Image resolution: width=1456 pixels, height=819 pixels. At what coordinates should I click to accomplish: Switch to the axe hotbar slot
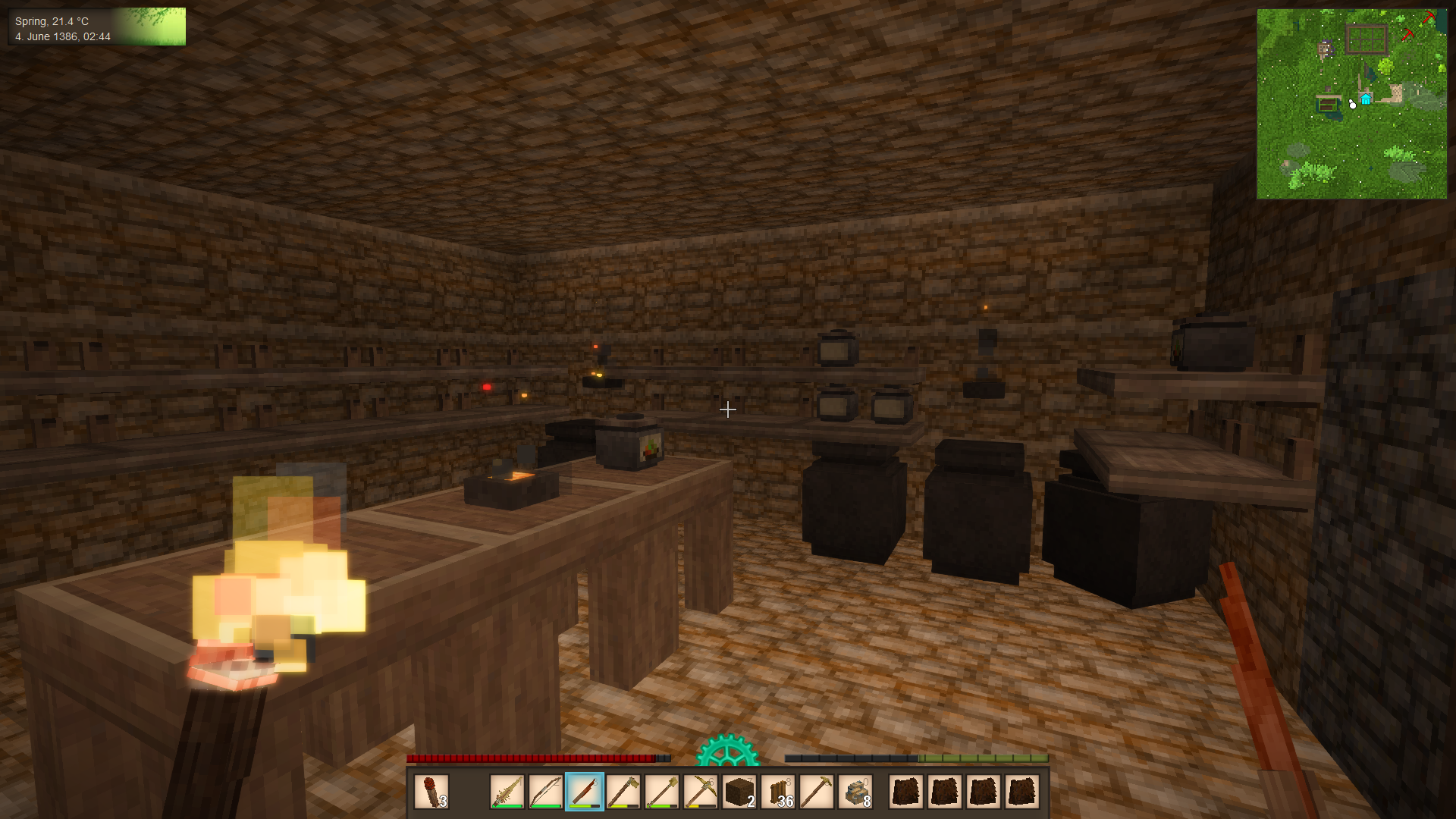click(x=623, y=792)
